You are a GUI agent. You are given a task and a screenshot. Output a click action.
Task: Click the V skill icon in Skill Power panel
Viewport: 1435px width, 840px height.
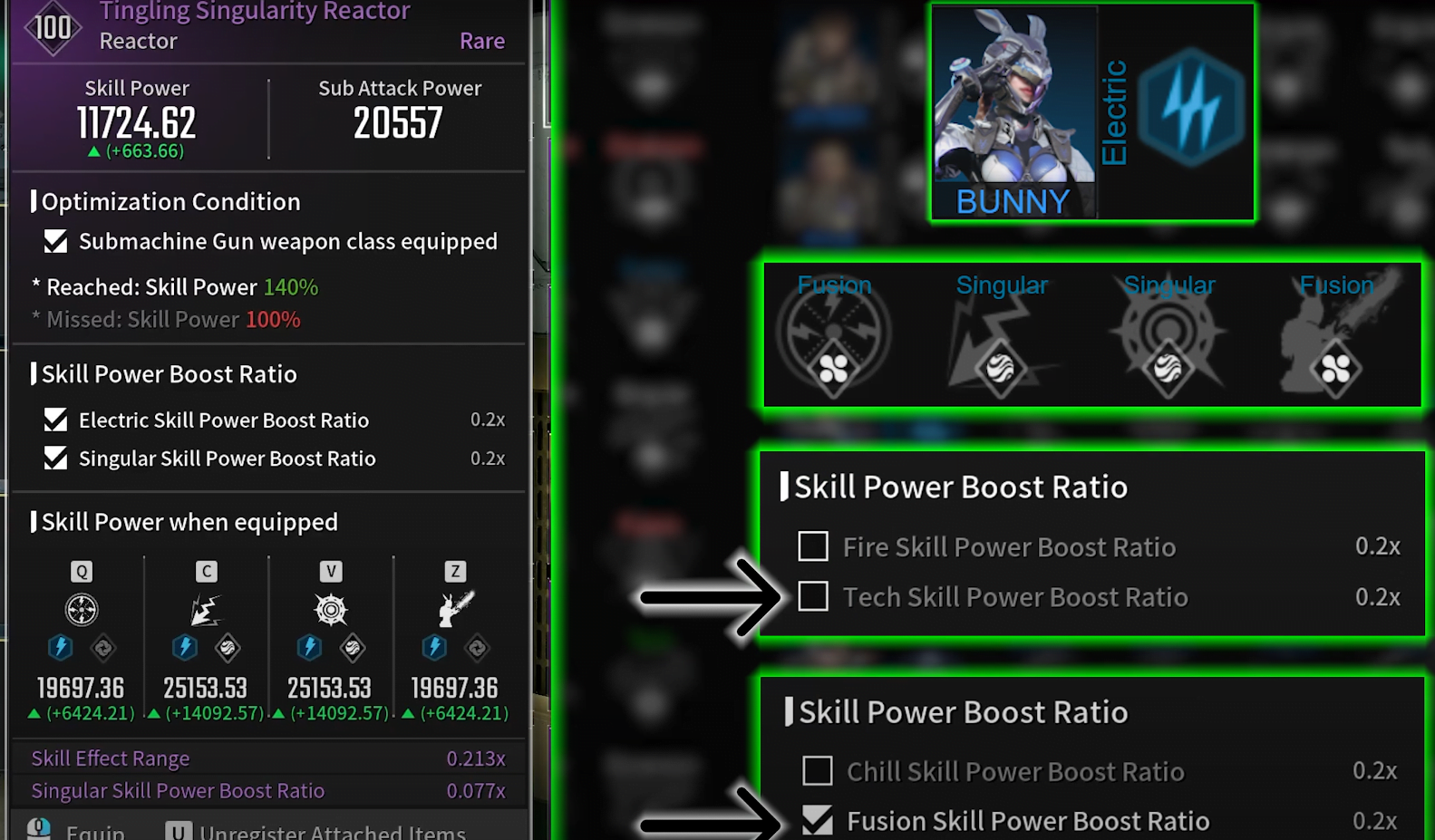coord(330,609)
